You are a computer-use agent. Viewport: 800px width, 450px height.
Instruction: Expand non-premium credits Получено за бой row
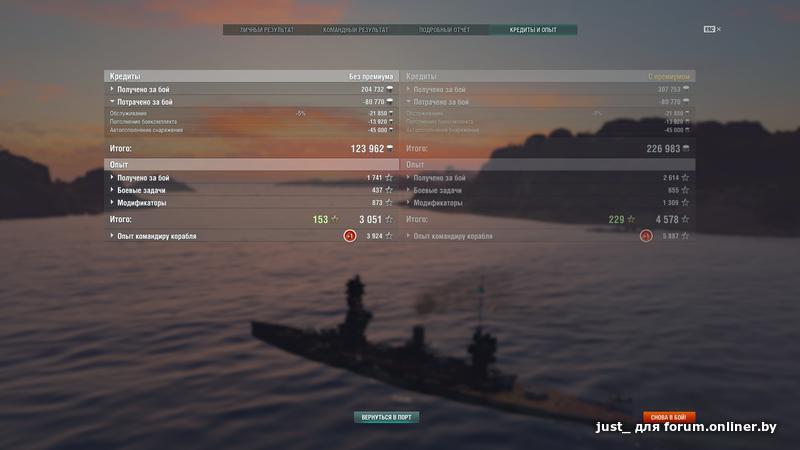coord(143,89)
